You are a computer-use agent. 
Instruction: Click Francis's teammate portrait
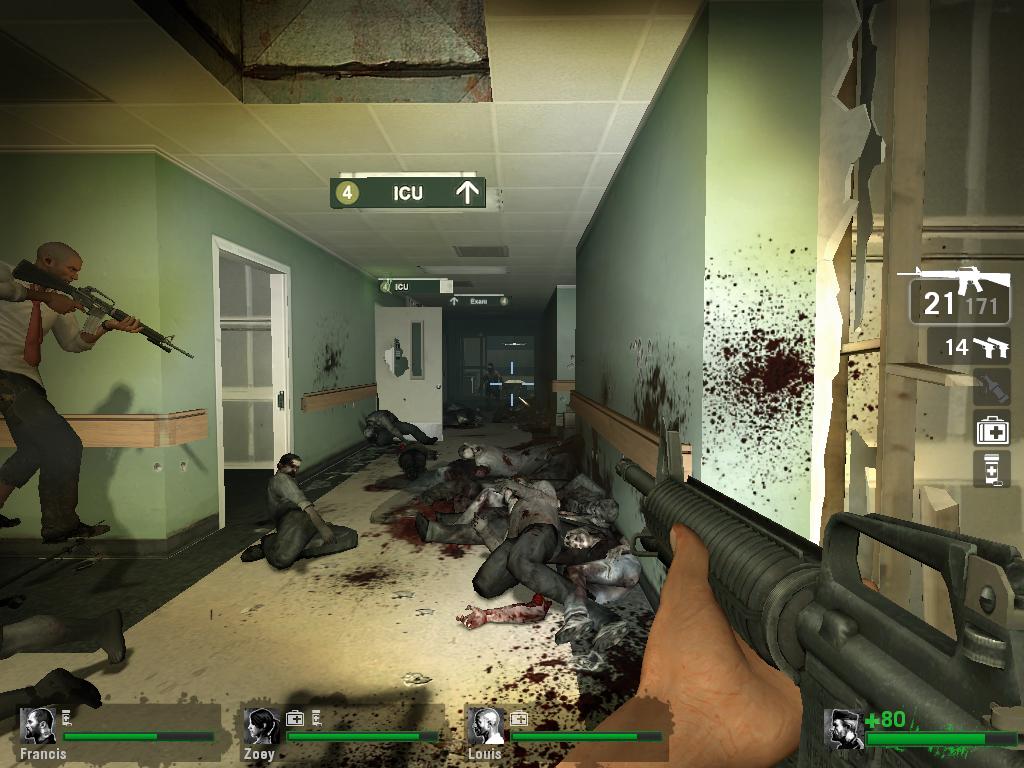click(x=40, y=726)
